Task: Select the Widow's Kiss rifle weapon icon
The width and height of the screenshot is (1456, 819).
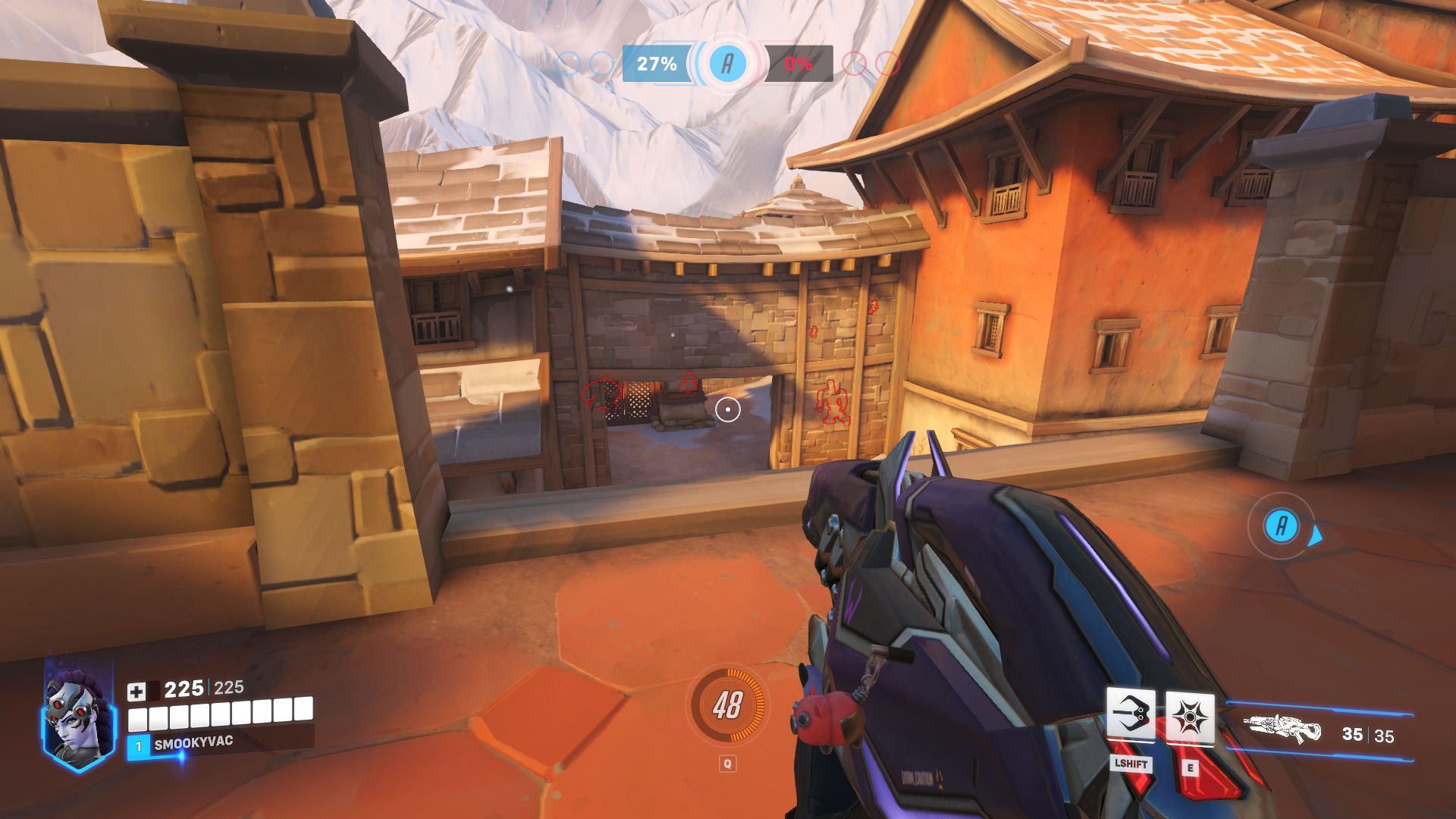Action: tap(1284, 730)
